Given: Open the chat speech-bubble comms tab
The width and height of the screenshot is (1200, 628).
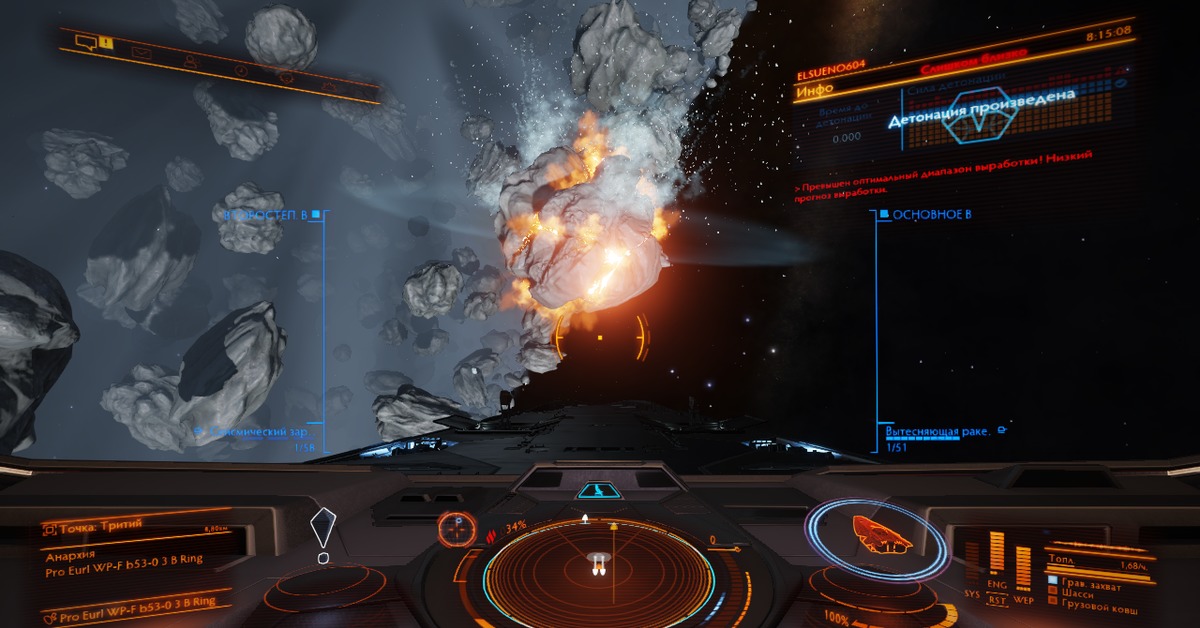Looking at the screenshot, I should (86, 42).
